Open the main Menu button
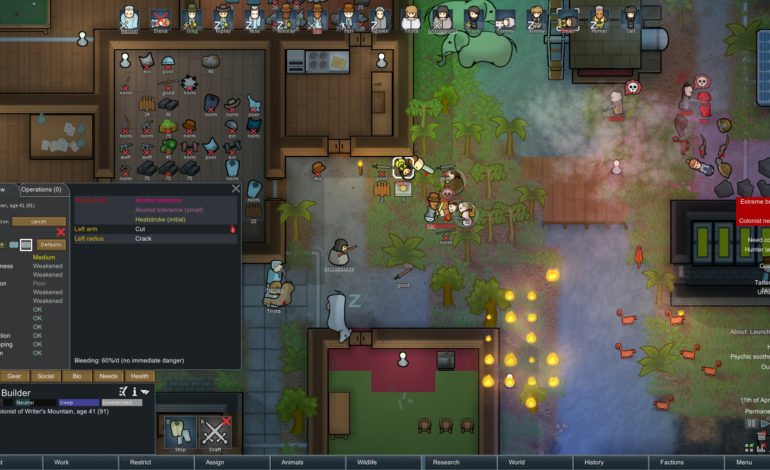770x470 pixels. click(x=744, y=462)
